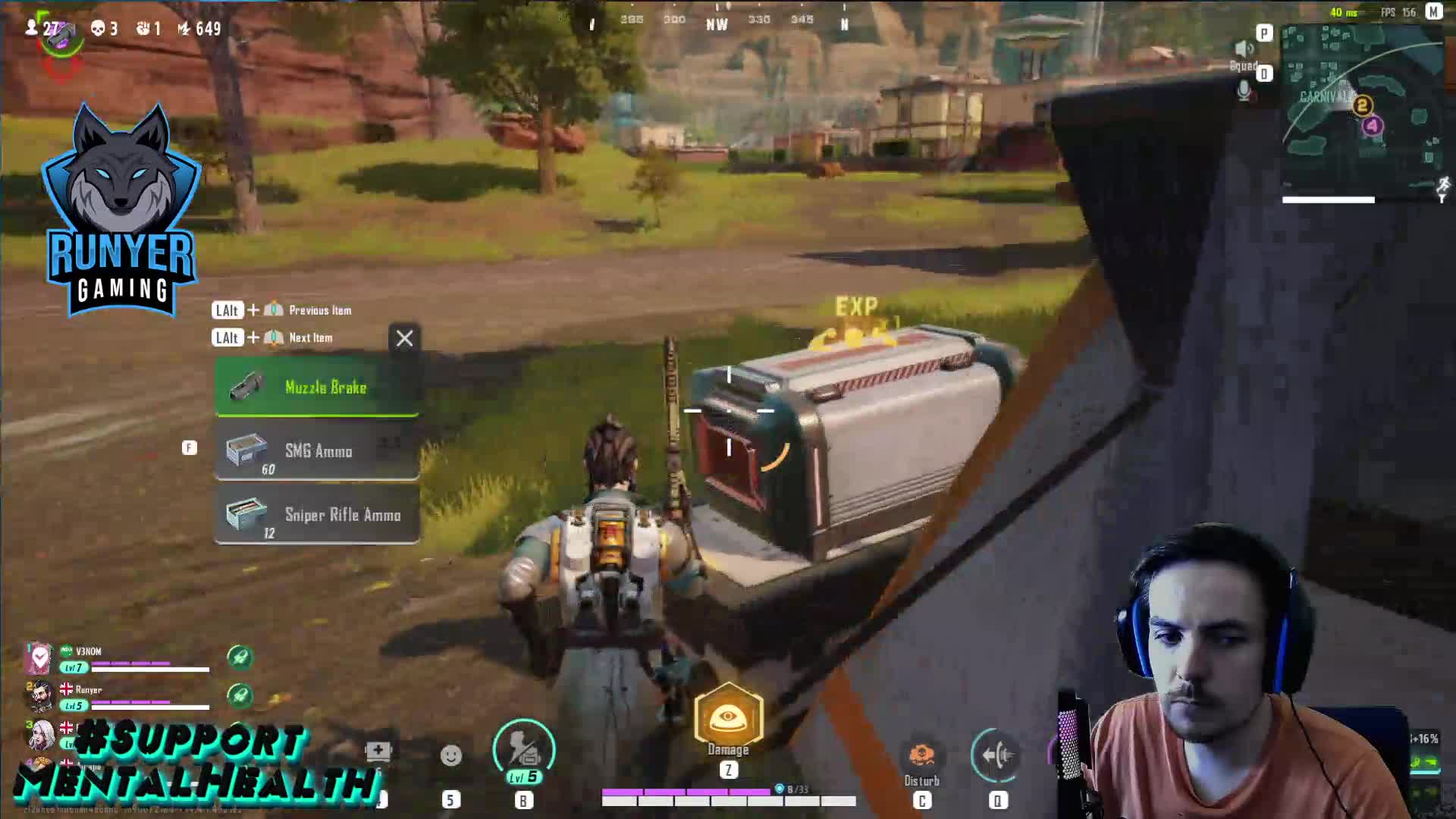This screenshot has width=1456, height=819.
Task: Use the Disturb skill icon
Action: pos(921,756)
